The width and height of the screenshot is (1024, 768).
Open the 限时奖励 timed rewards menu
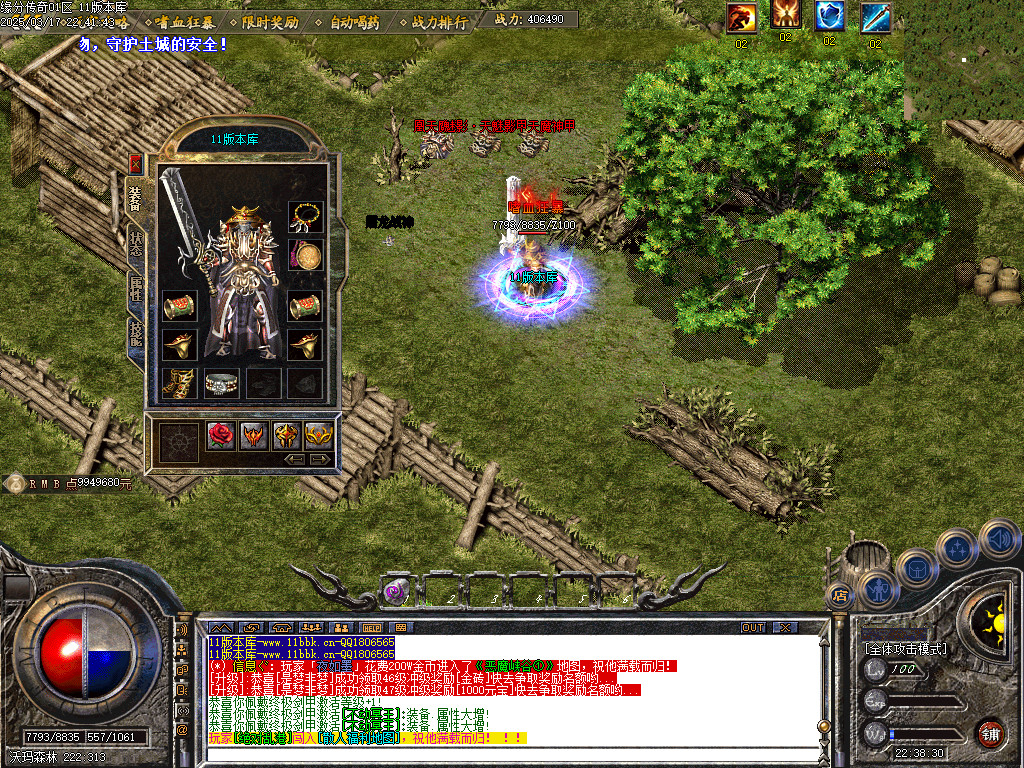point(270,20)
